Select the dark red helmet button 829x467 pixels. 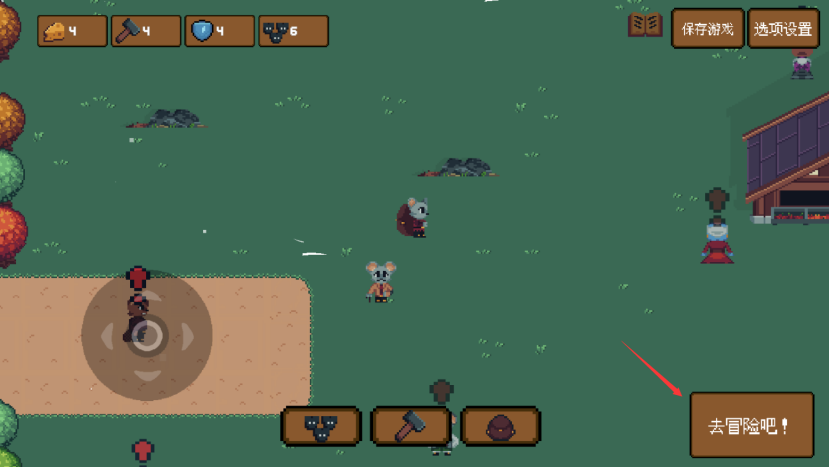(x=500, y=426)
